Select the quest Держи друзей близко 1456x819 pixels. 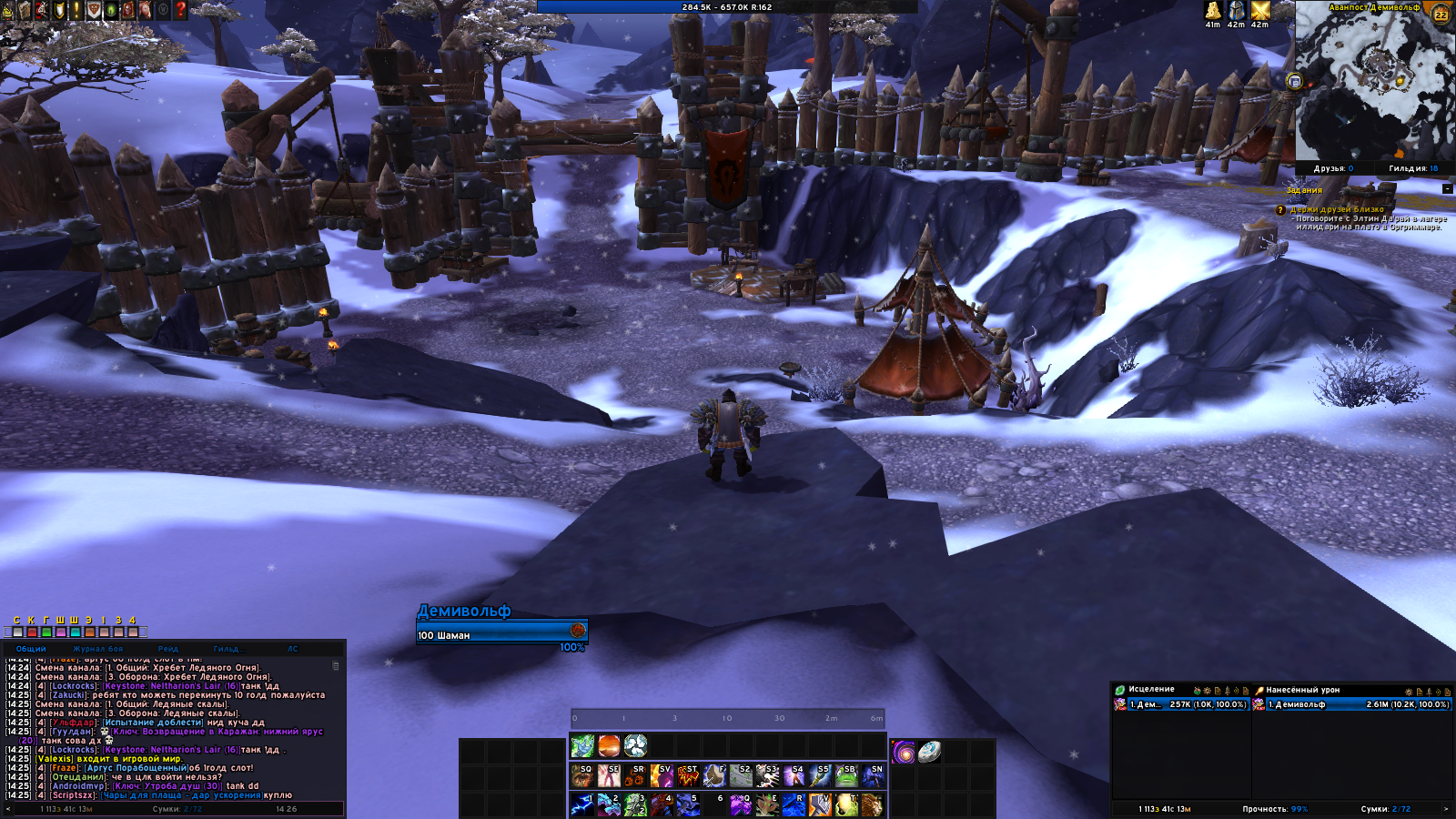tap(1336, 209)
